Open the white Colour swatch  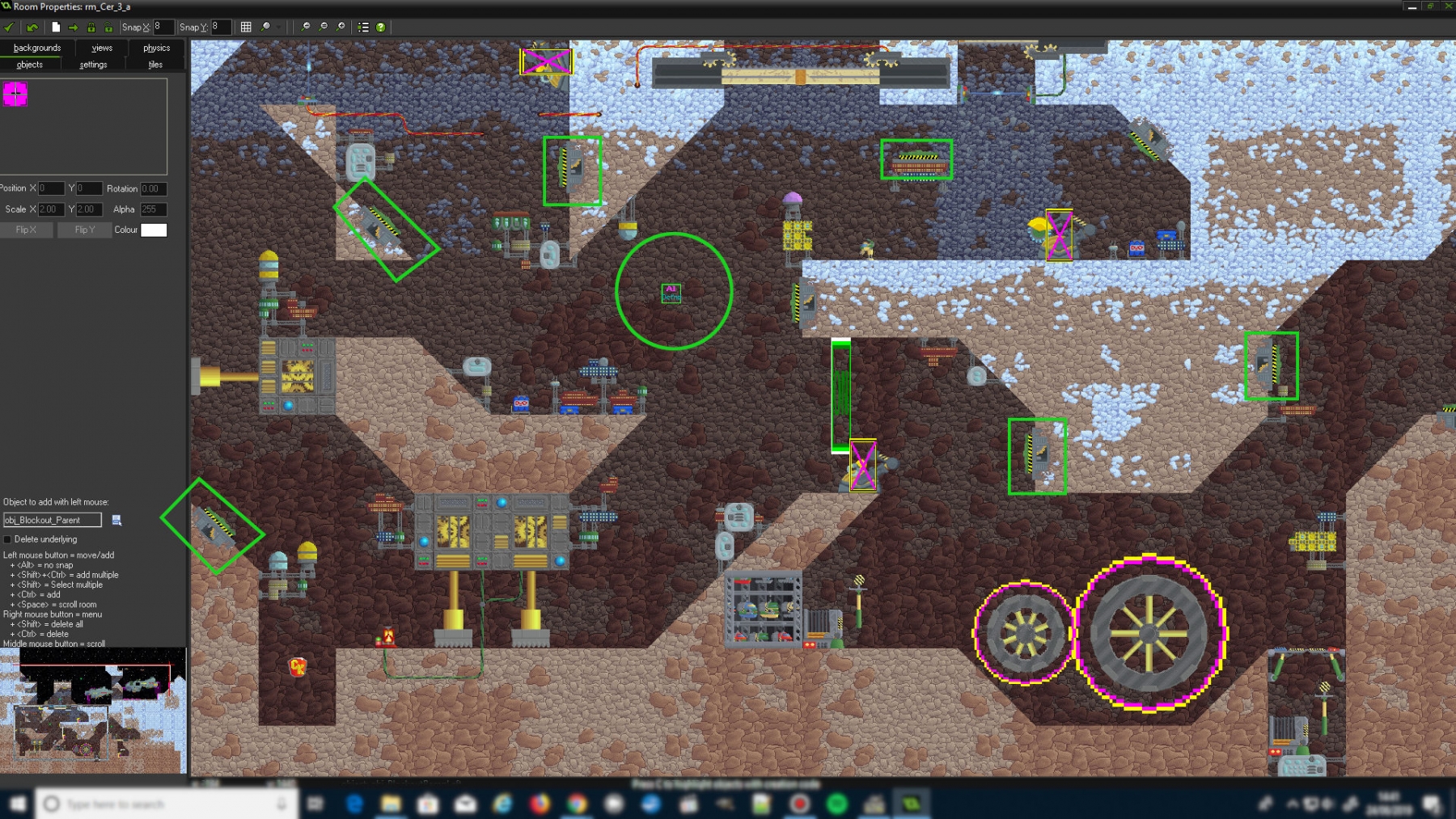click(154, 230)
